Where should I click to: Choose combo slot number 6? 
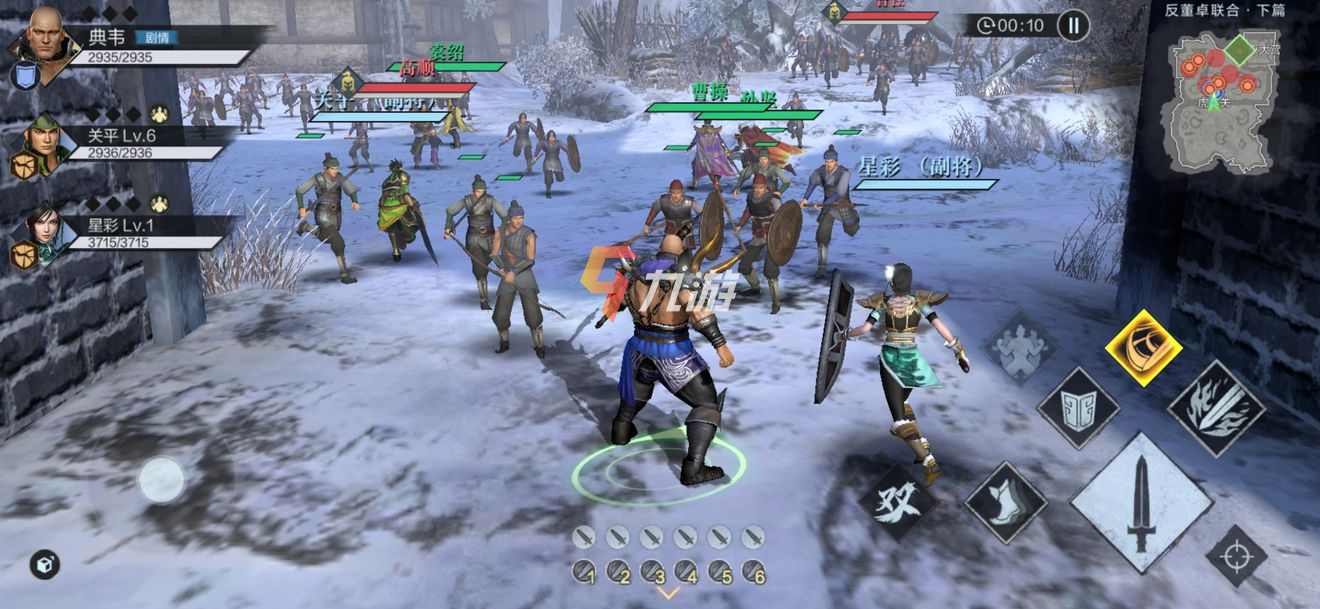[753, 572]
